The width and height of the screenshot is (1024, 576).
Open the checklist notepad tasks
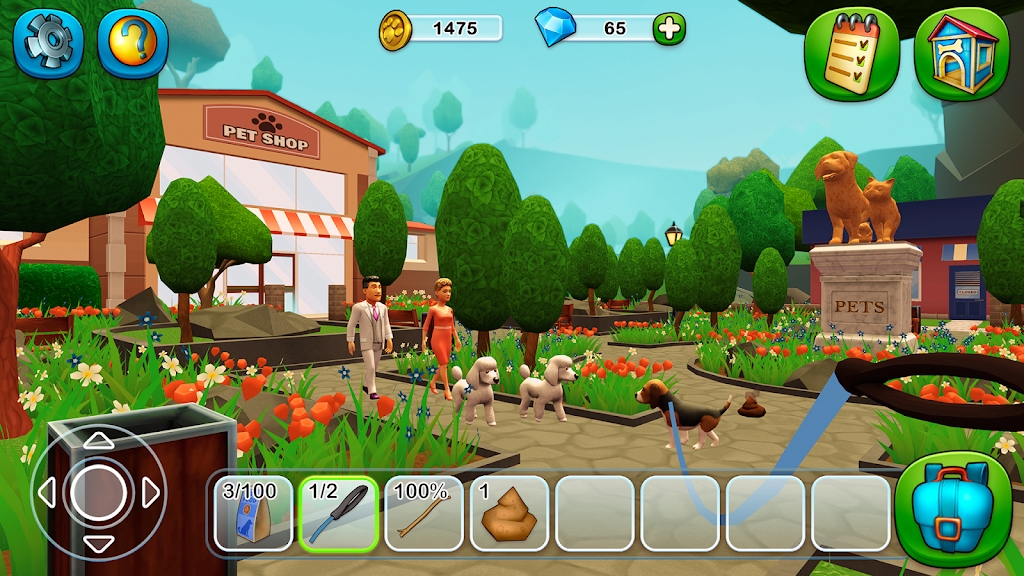[x=852, y=55]
